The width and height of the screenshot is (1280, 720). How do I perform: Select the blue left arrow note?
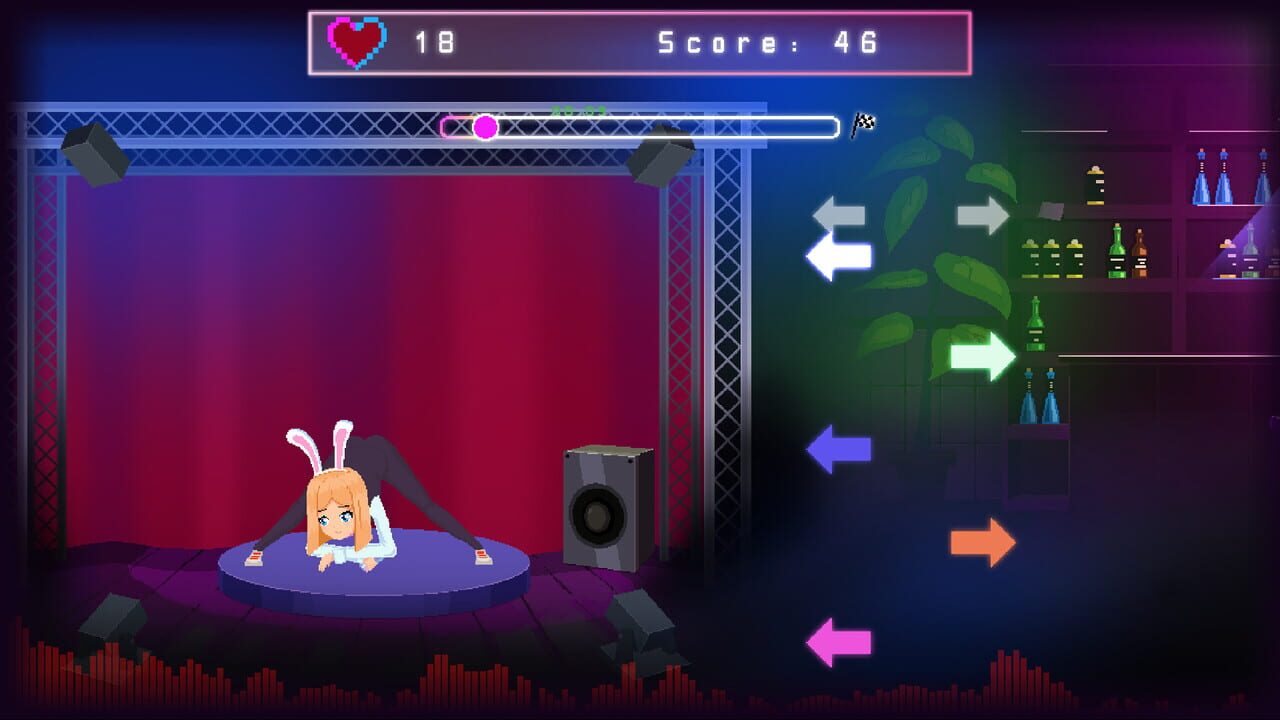point(836,450)
